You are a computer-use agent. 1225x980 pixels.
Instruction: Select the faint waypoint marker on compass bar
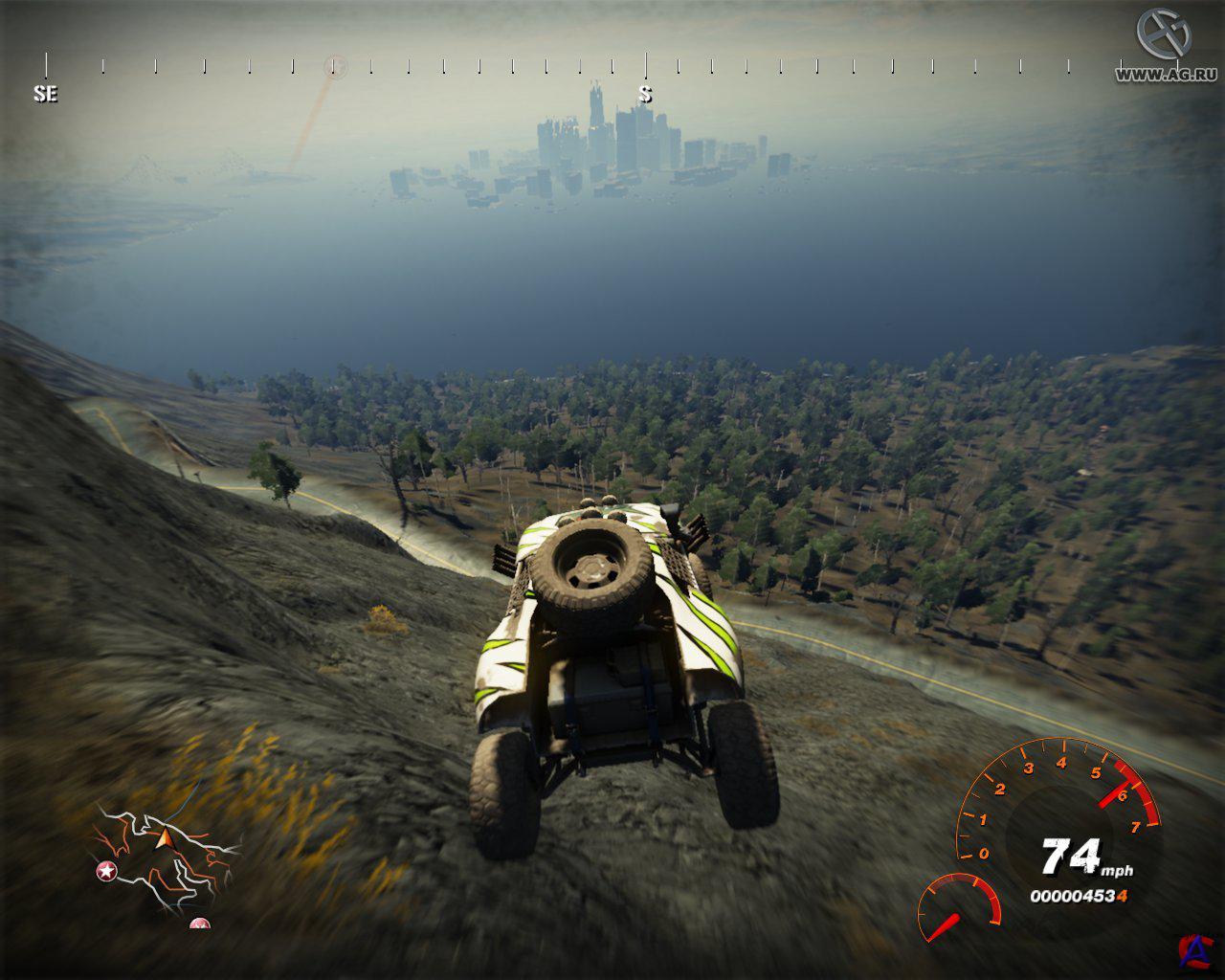(x=335, y=66)
